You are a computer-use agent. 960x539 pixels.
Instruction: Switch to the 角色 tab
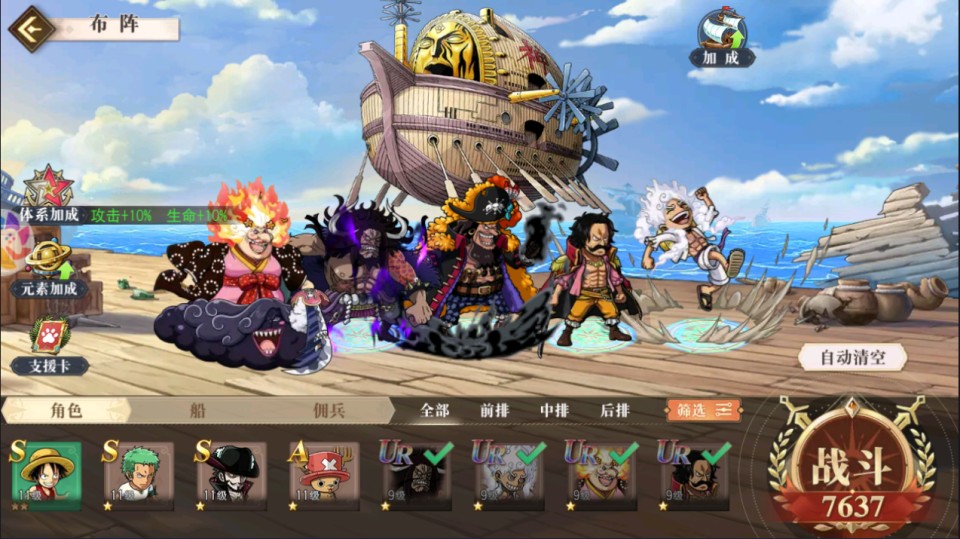tap(65, 410)
